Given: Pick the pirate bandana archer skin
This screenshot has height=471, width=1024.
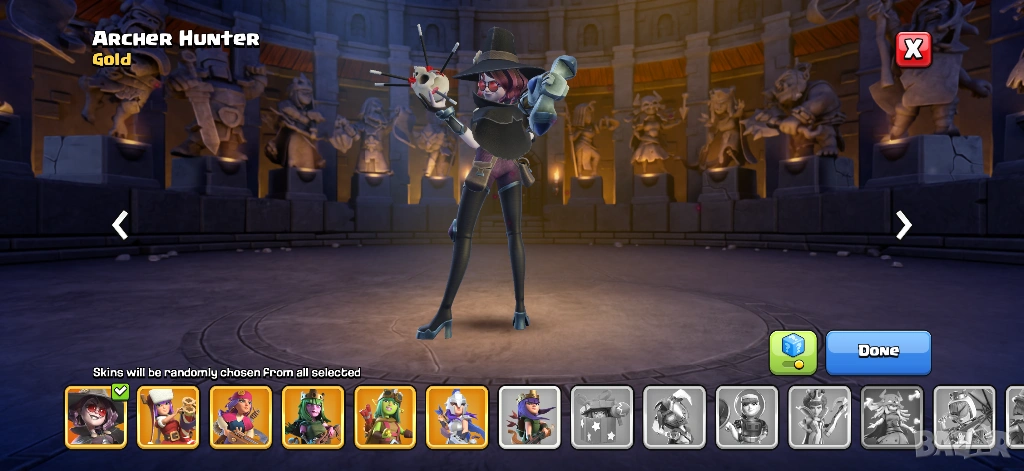Looking at the screenshot, I should pos(240,417).
